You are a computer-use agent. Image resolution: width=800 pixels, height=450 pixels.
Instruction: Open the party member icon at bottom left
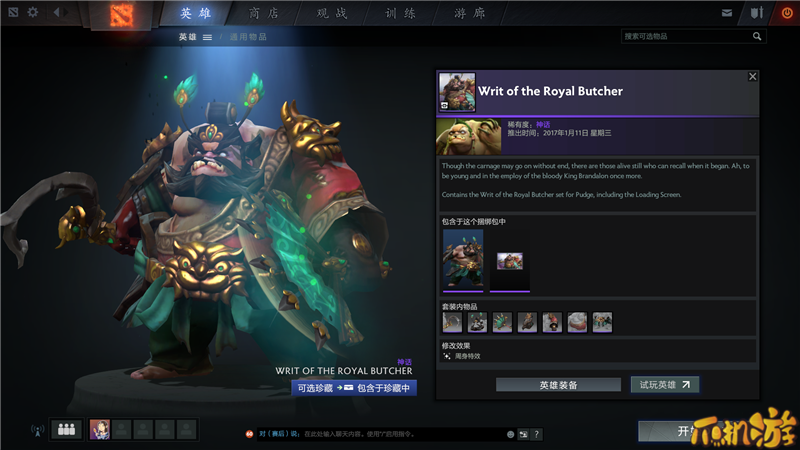tap(68, 430)
